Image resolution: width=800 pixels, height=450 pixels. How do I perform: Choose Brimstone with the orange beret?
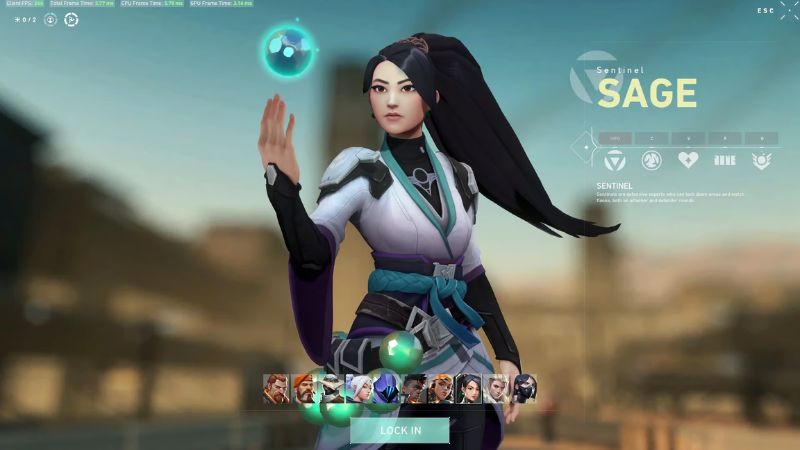click(x=304, y=389)
